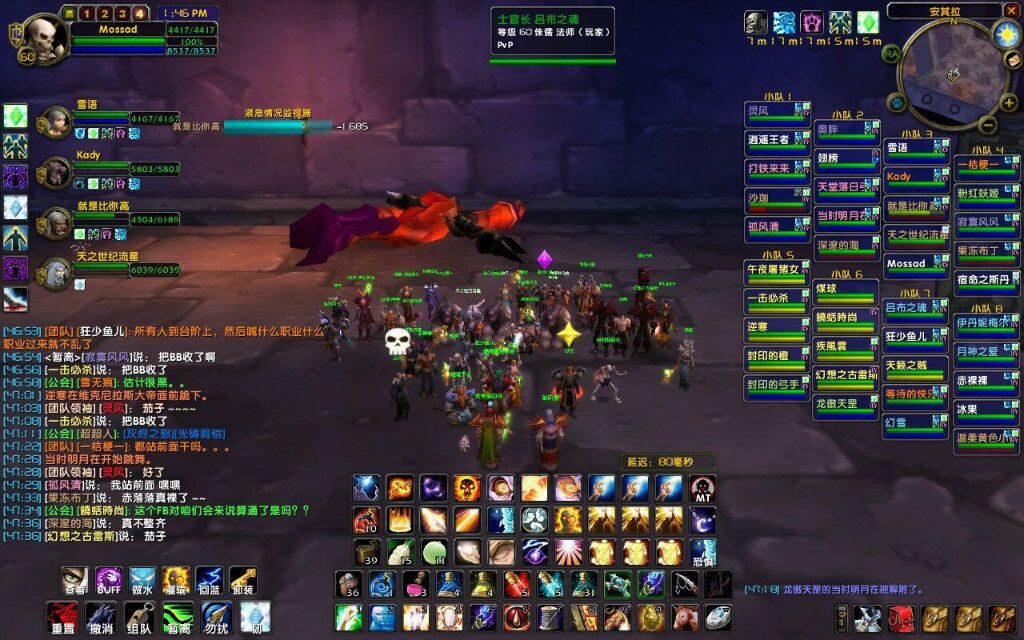Activate the crescent moon ability icon
The image size is (1024, 640).
pos(703,520)
